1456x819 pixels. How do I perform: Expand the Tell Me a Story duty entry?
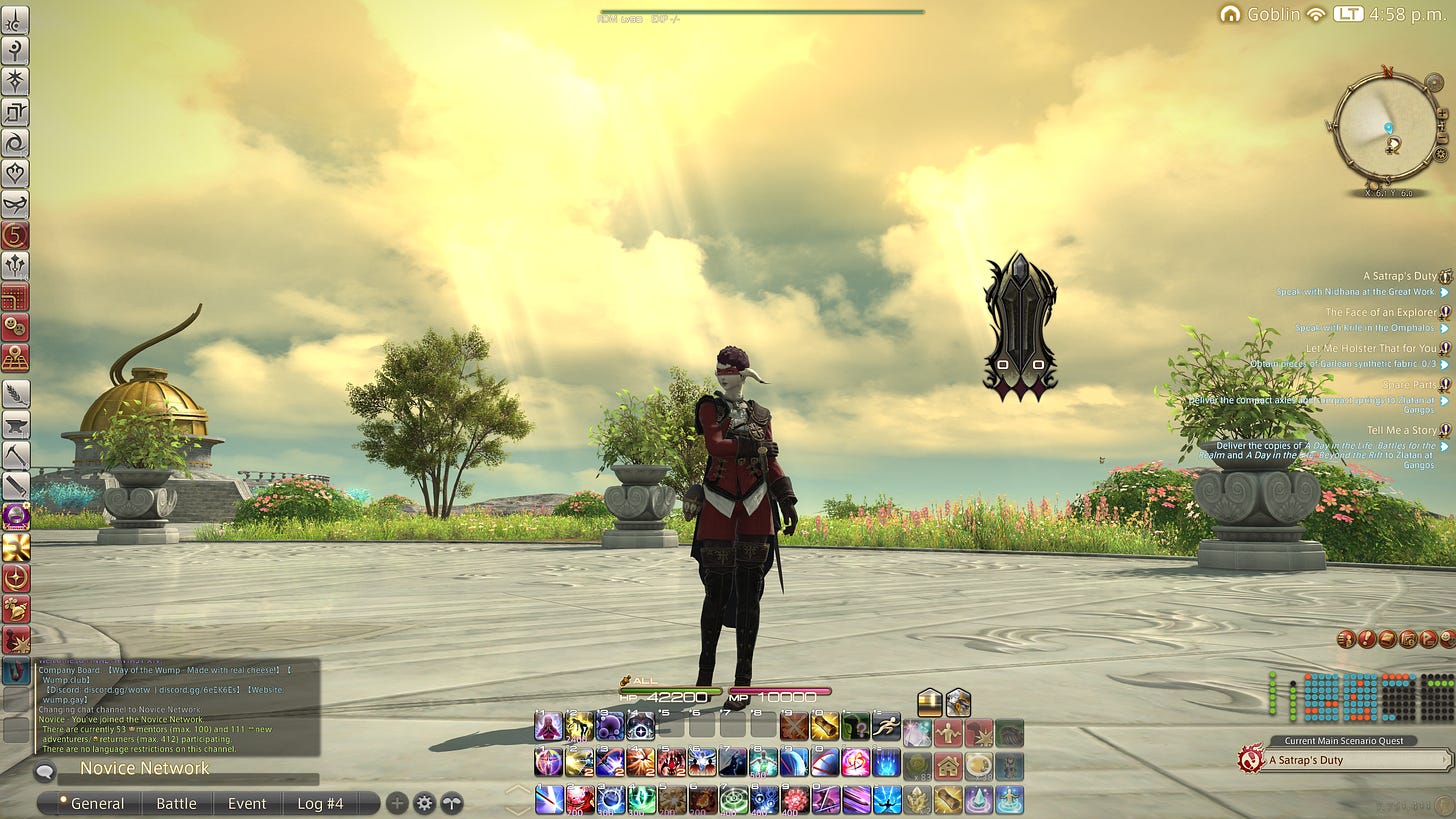coord(1445,430)
